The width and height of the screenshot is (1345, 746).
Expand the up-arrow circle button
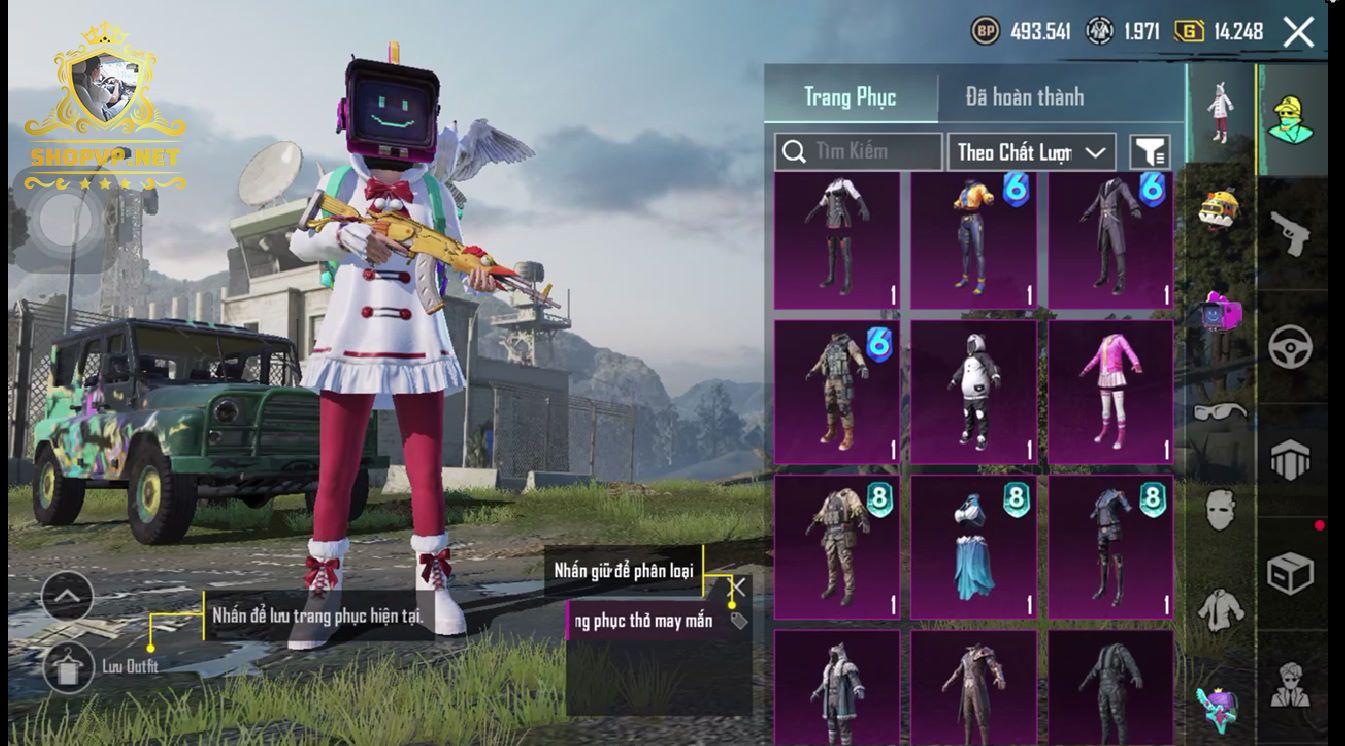coord(67,598)
